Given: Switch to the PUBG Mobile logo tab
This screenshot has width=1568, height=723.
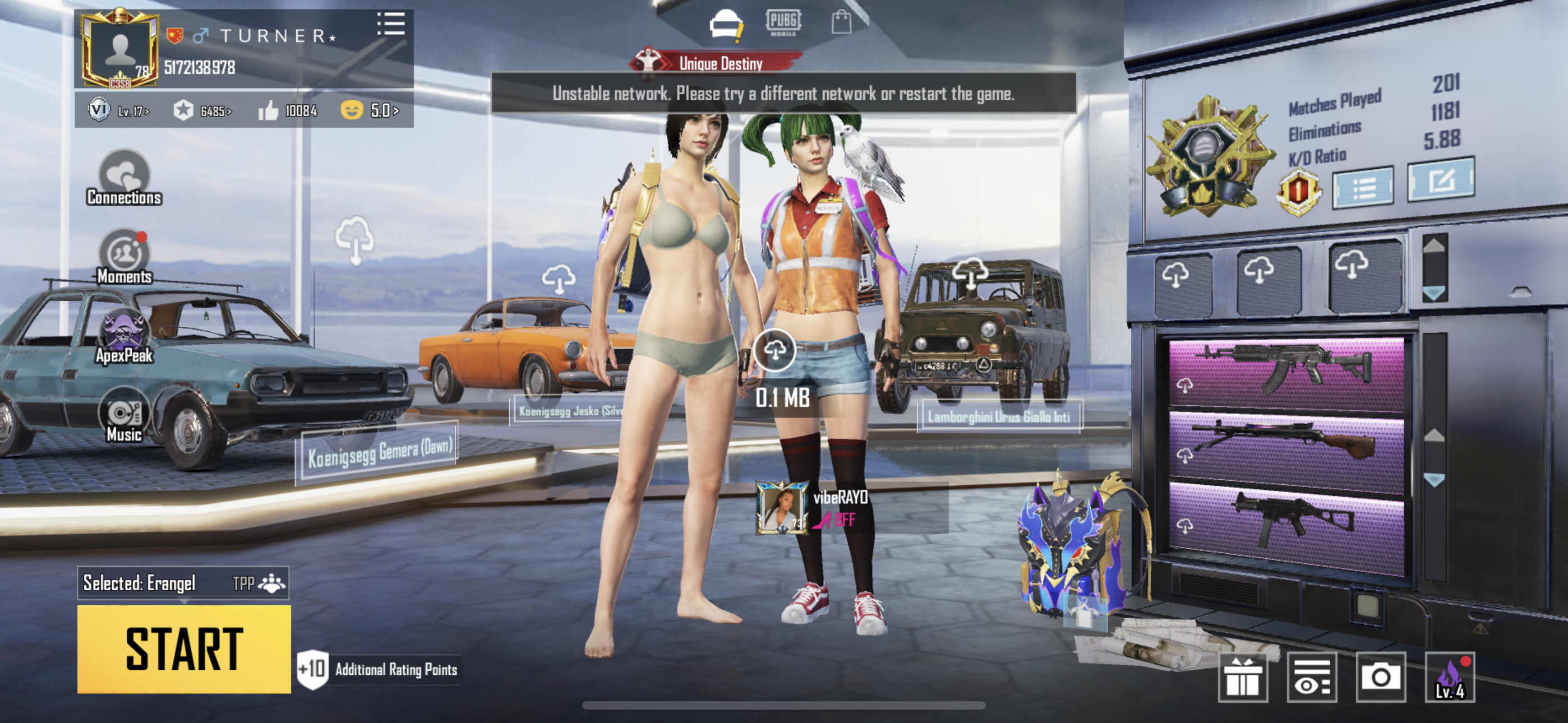Looking at the screenshot, I should (783, 22).
